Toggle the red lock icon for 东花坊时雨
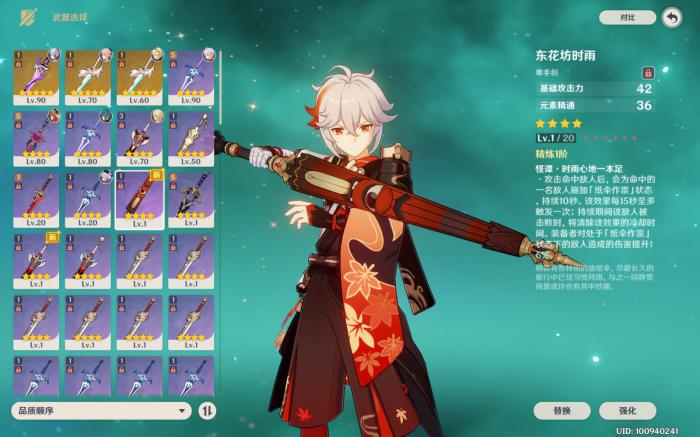This screenshot has width=700, height=437. (648, 73)
